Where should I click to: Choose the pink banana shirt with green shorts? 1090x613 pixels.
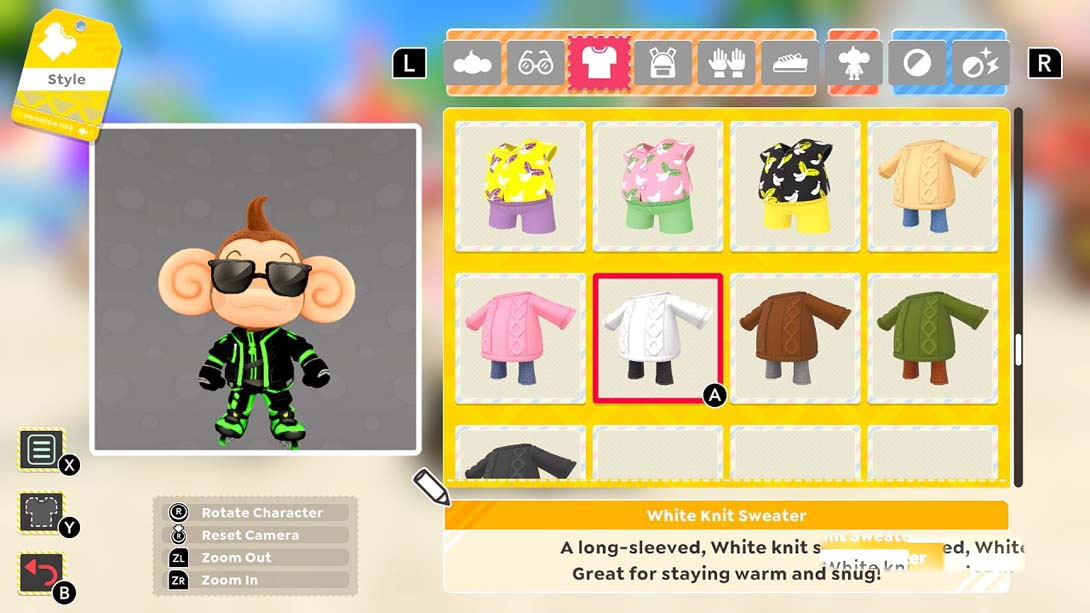[x=658, y=186]
